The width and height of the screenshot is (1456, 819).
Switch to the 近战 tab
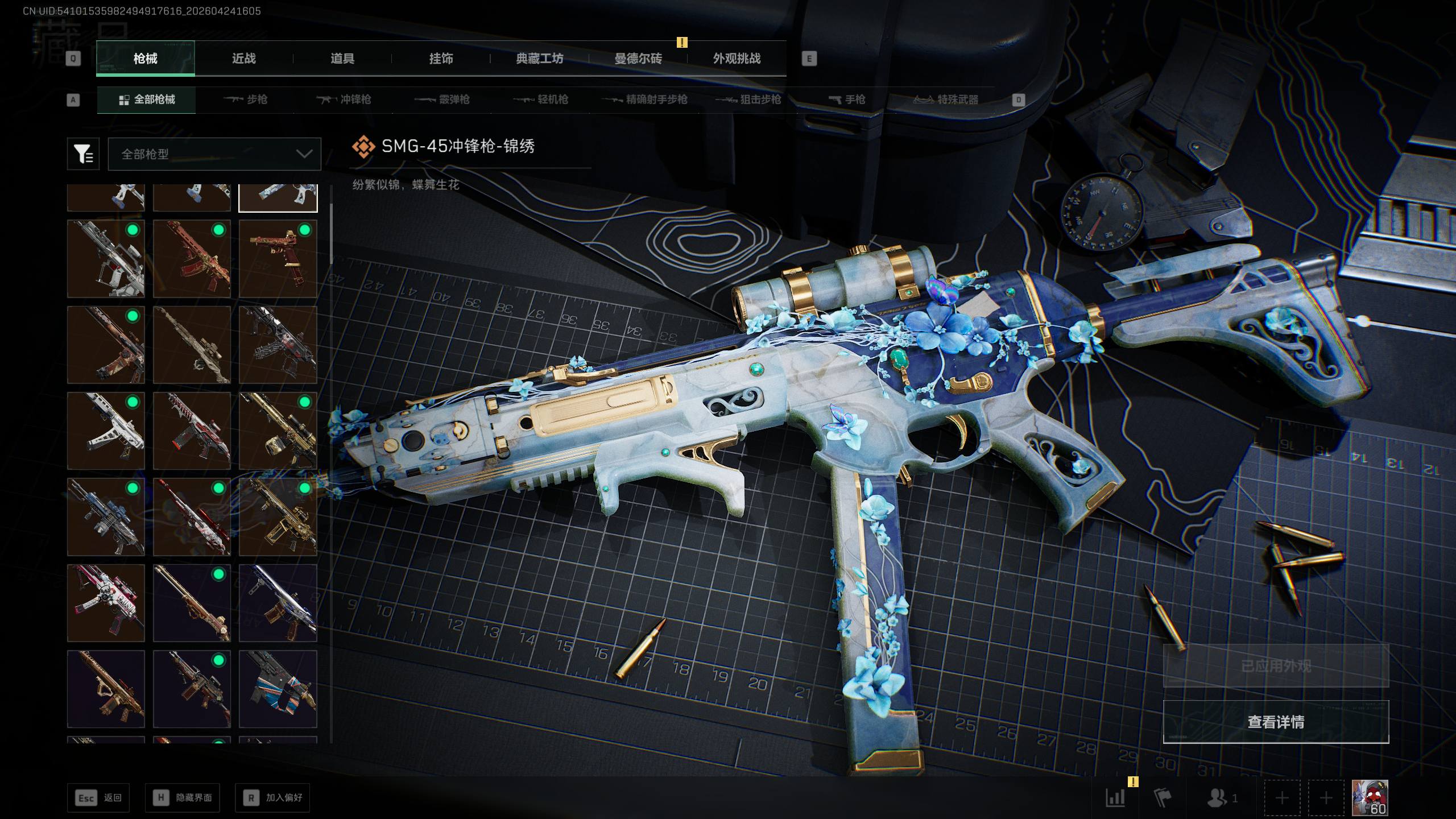pyautogui.click(x=243, y=59)
